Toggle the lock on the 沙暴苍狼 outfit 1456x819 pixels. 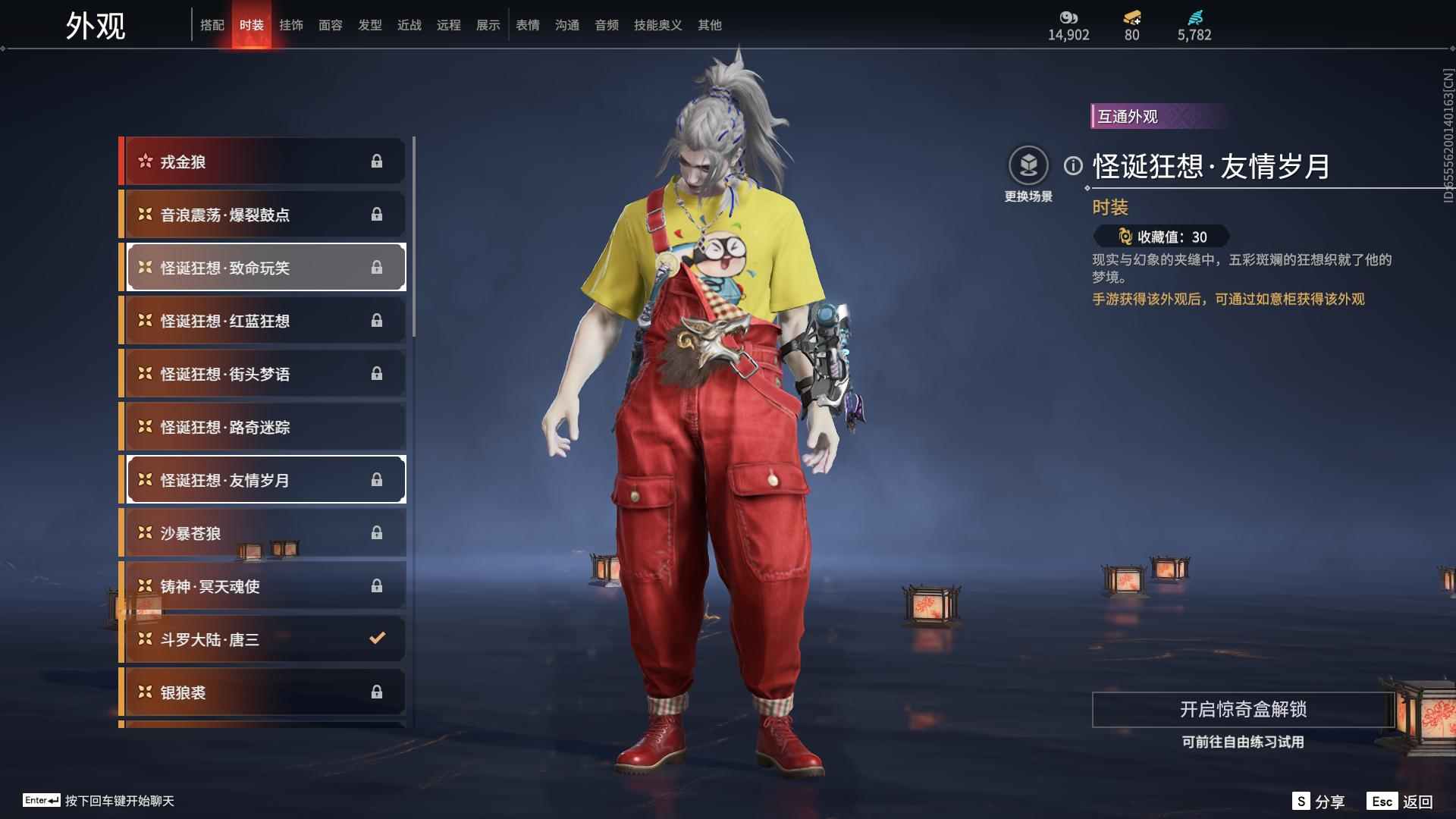[378, 532]
